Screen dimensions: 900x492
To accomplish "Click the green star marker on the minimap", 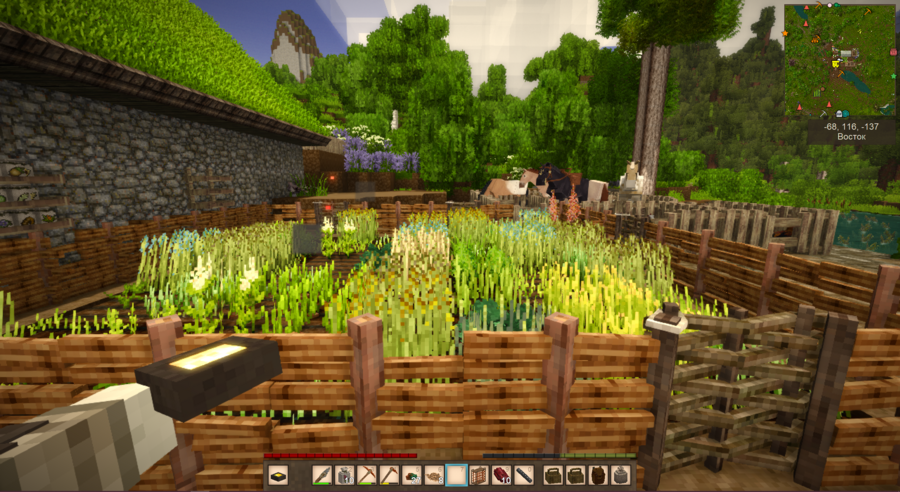I will [893, 76].
